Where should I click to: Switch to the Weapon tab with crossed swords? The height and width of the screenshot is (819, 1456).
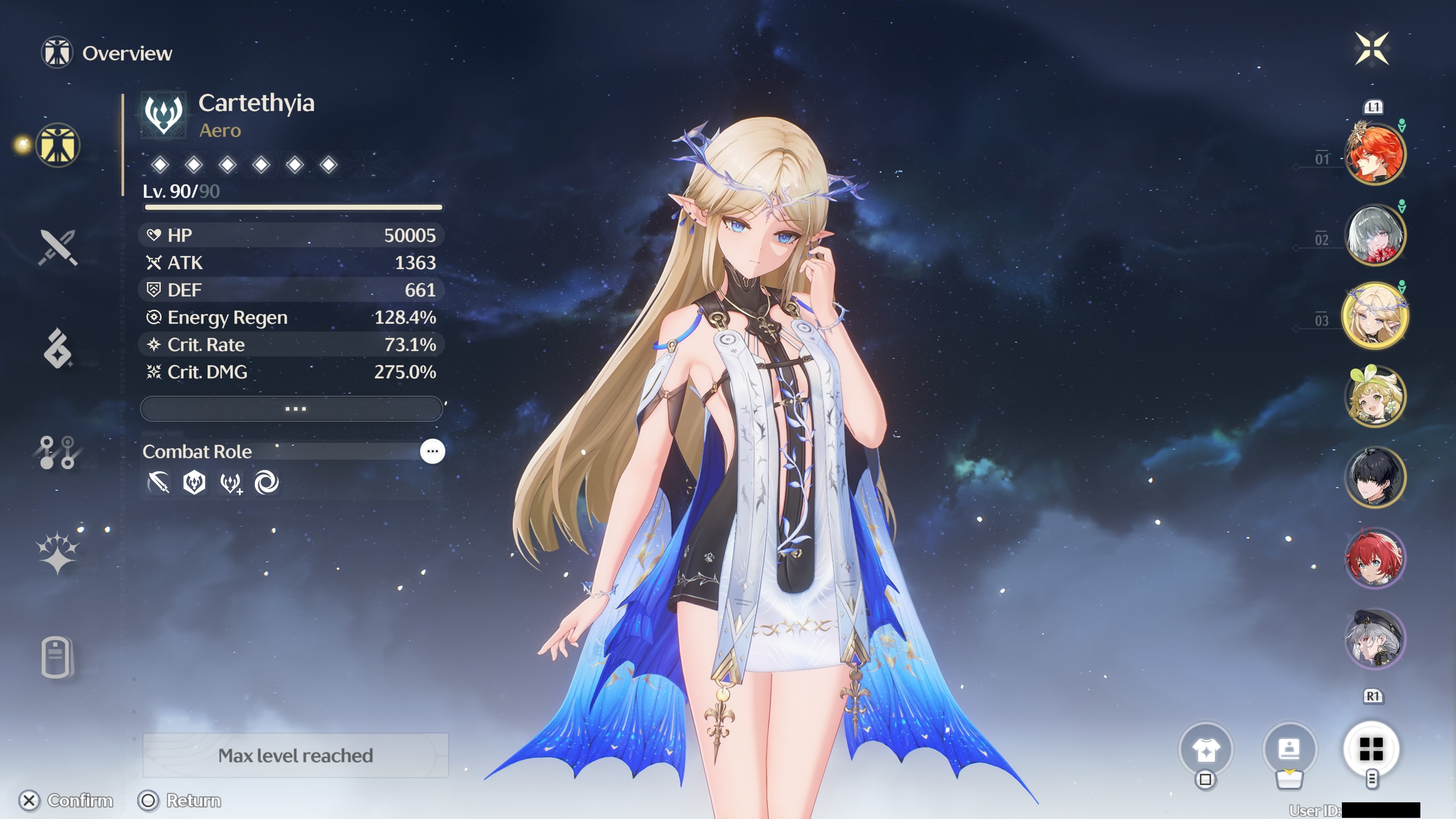(x=58, y=247)
